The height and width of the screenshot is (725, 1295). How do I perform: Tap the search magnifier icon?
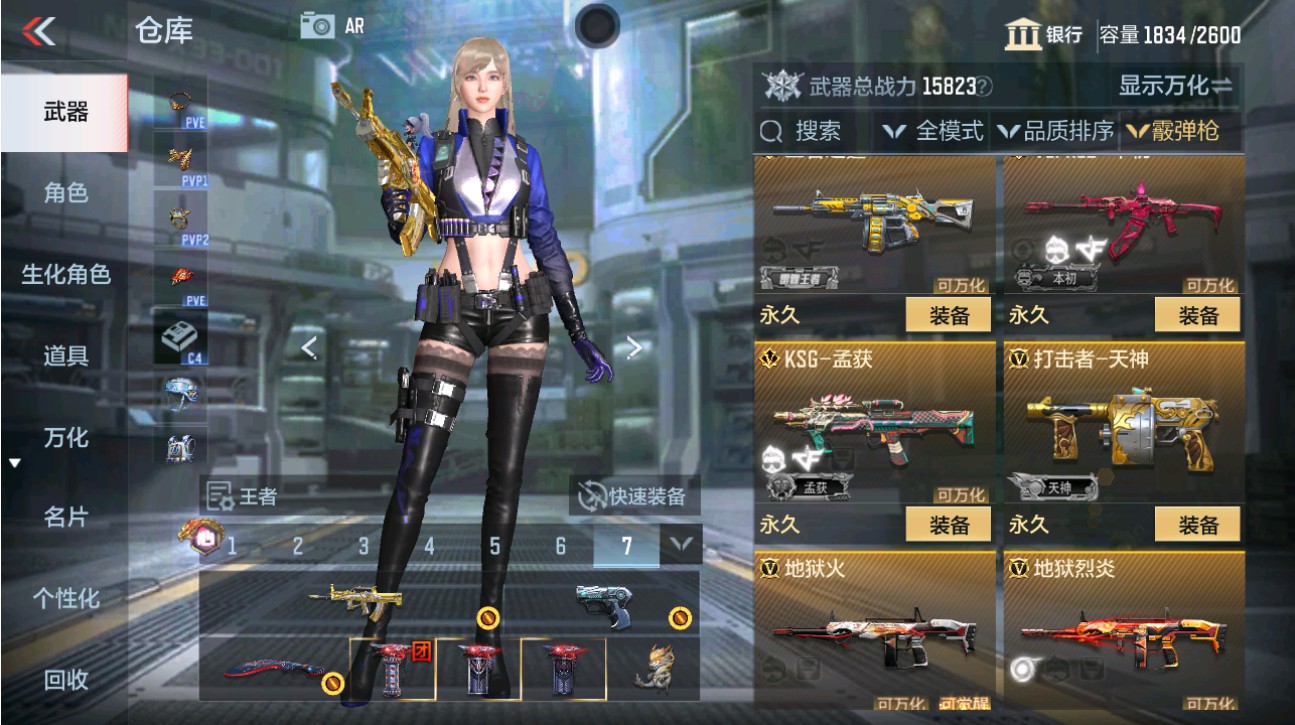[772, 130]
